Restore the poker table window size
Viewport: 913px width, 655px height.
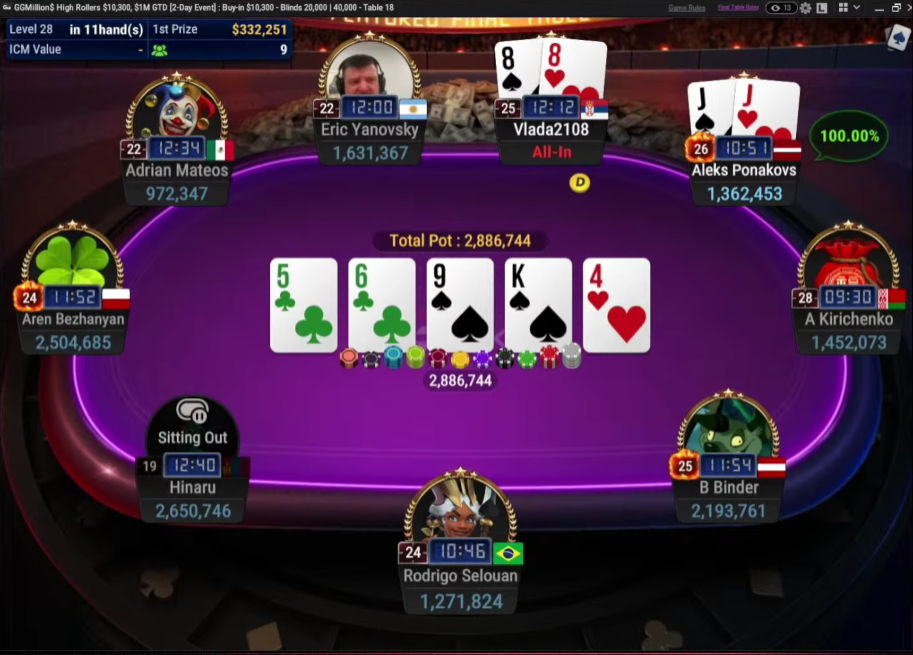[895, 8]
